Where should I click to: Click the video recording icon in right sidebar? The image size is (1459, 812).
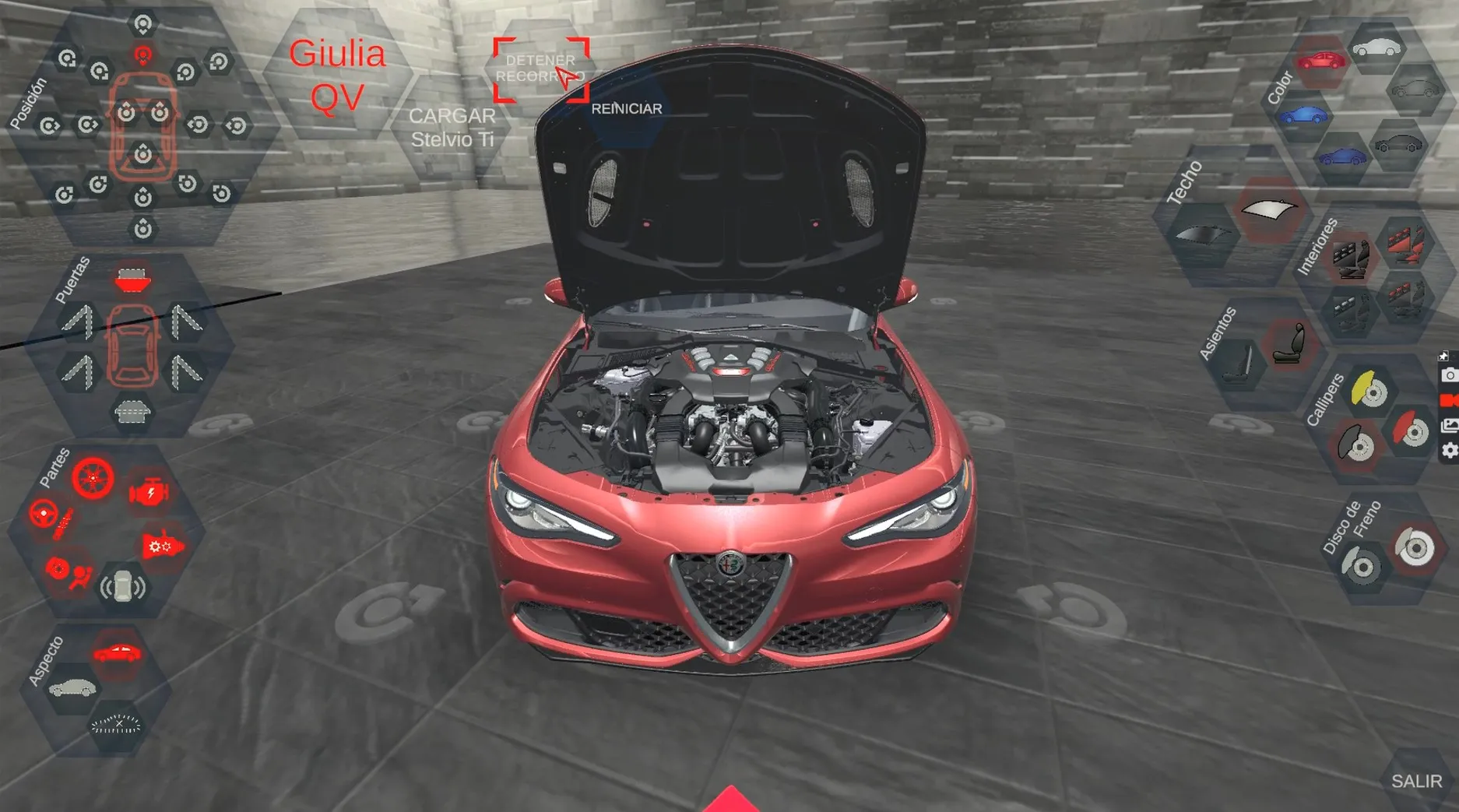(1449, 401)
